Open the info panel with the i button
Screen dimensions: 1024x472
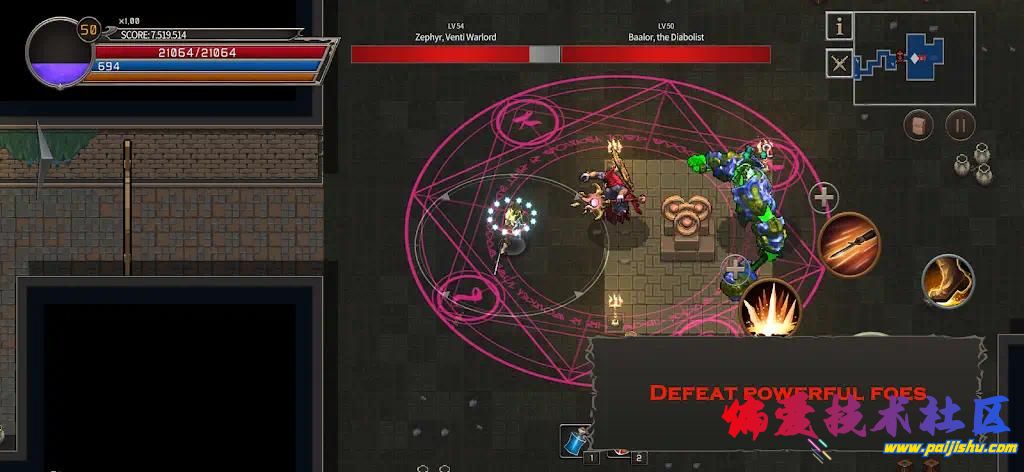(840, 26)
